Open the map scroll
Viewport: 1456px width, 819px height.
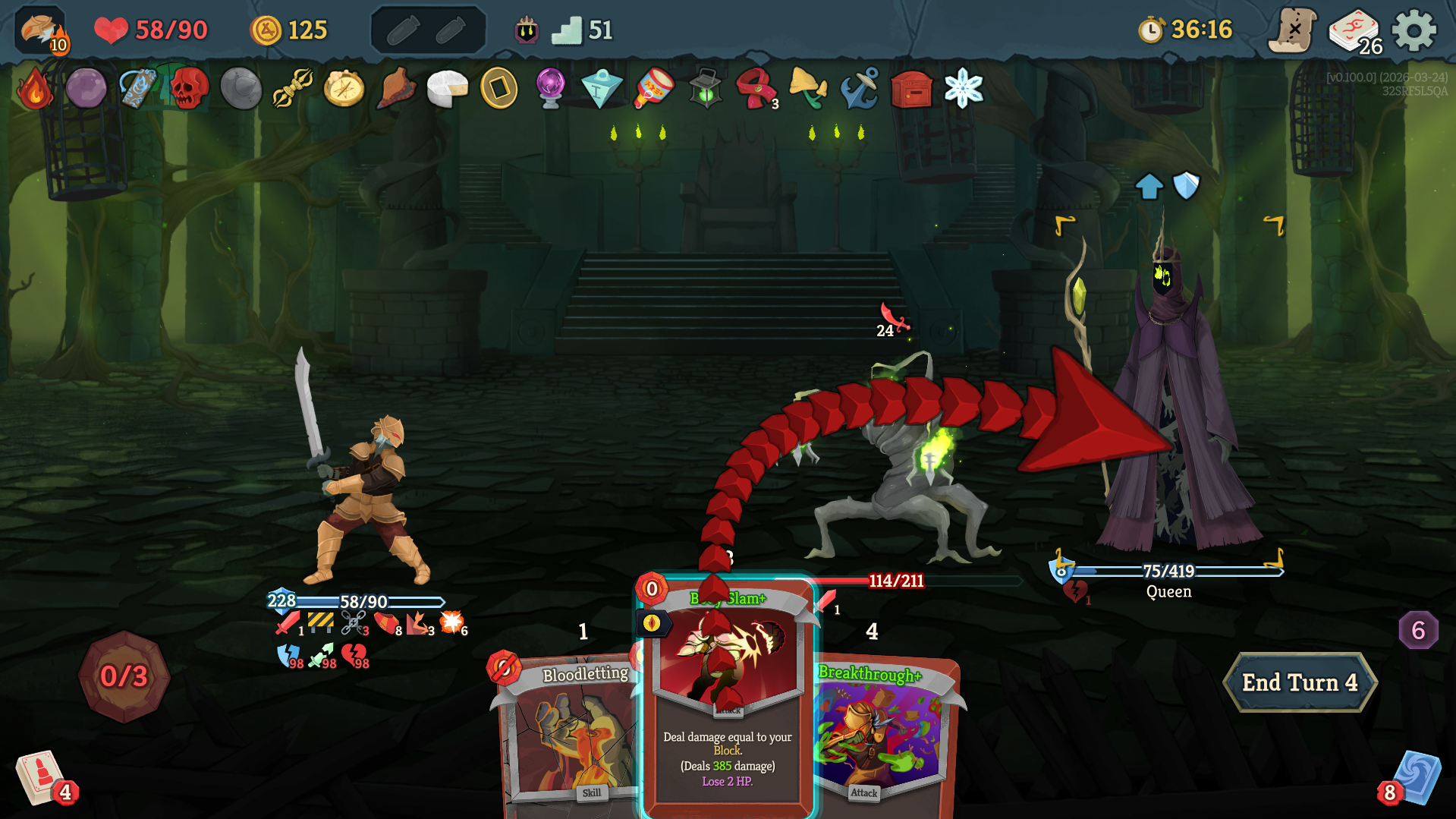point(1294,31)
